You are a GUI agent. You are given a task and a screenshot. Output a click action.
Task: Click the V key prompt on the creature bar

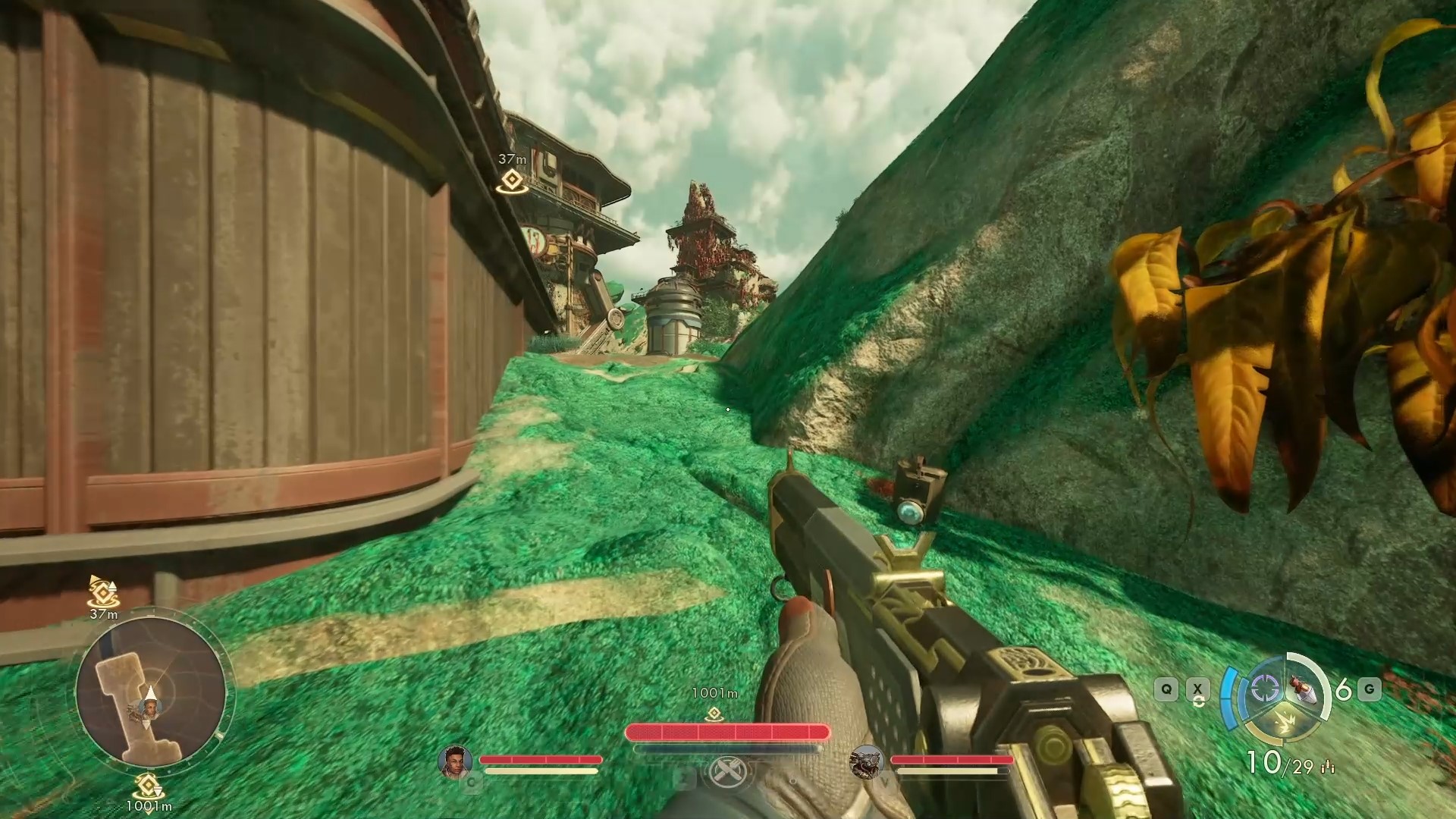[x=884, y=783]
